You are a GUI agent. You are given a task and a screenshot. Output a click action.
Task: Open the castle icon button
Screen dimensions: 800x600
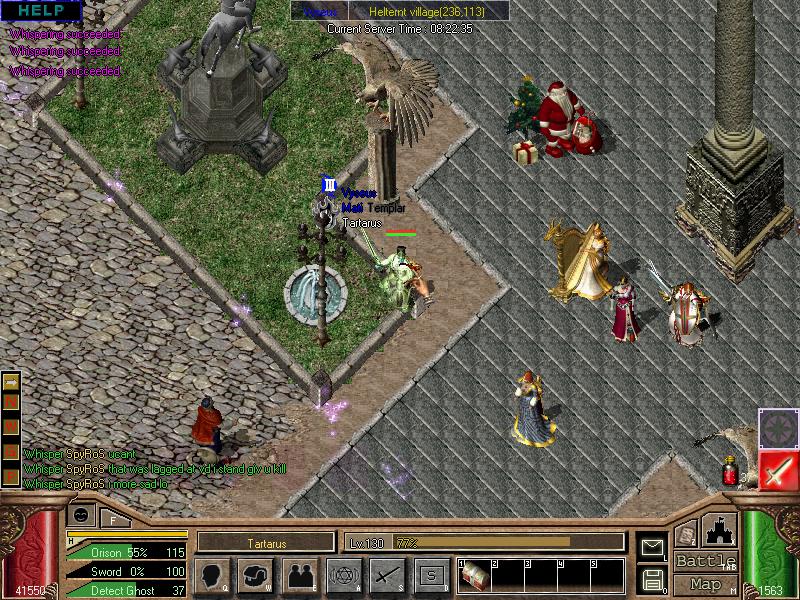(x=719, y=531)
